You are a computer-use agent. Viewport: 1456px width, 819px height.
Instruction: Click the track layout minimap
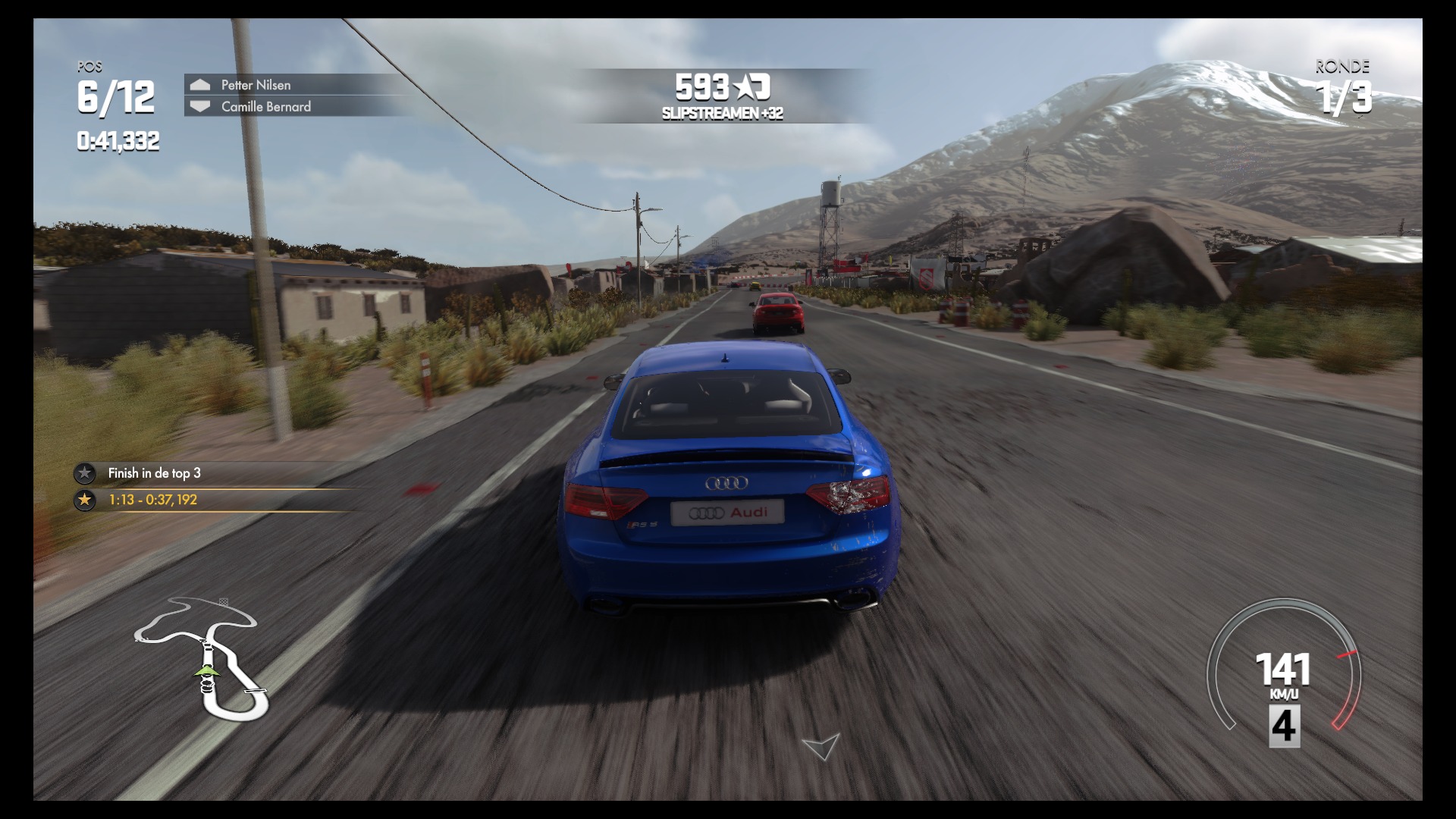click(x=202, y=657)
